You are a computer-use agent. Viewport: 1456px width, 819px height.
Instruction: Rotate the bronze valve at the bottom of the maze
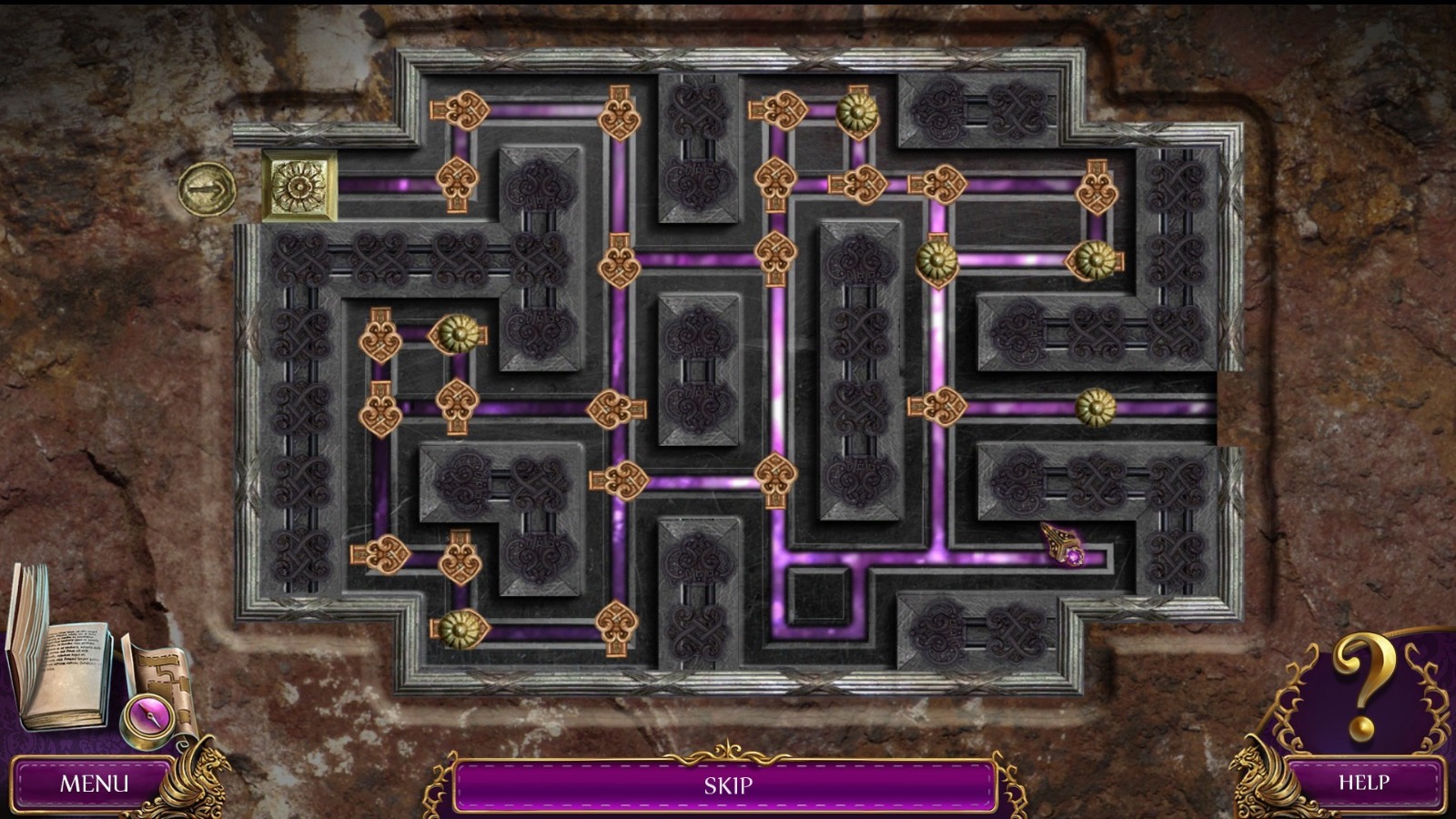point(615,622)
